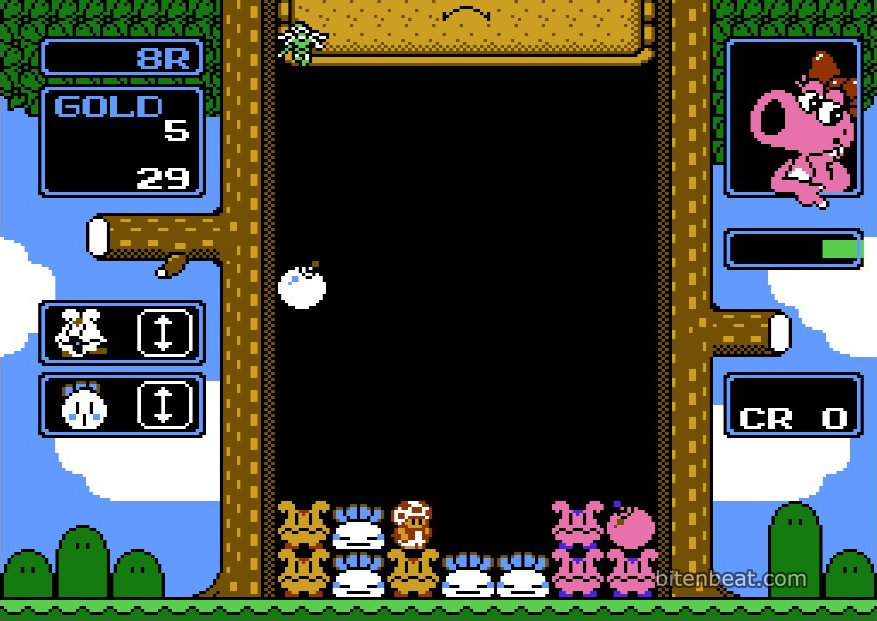Select the up-down arrow beside the clock icon
The height and width of the screenshot is (621, 877).
click(163, 405)
